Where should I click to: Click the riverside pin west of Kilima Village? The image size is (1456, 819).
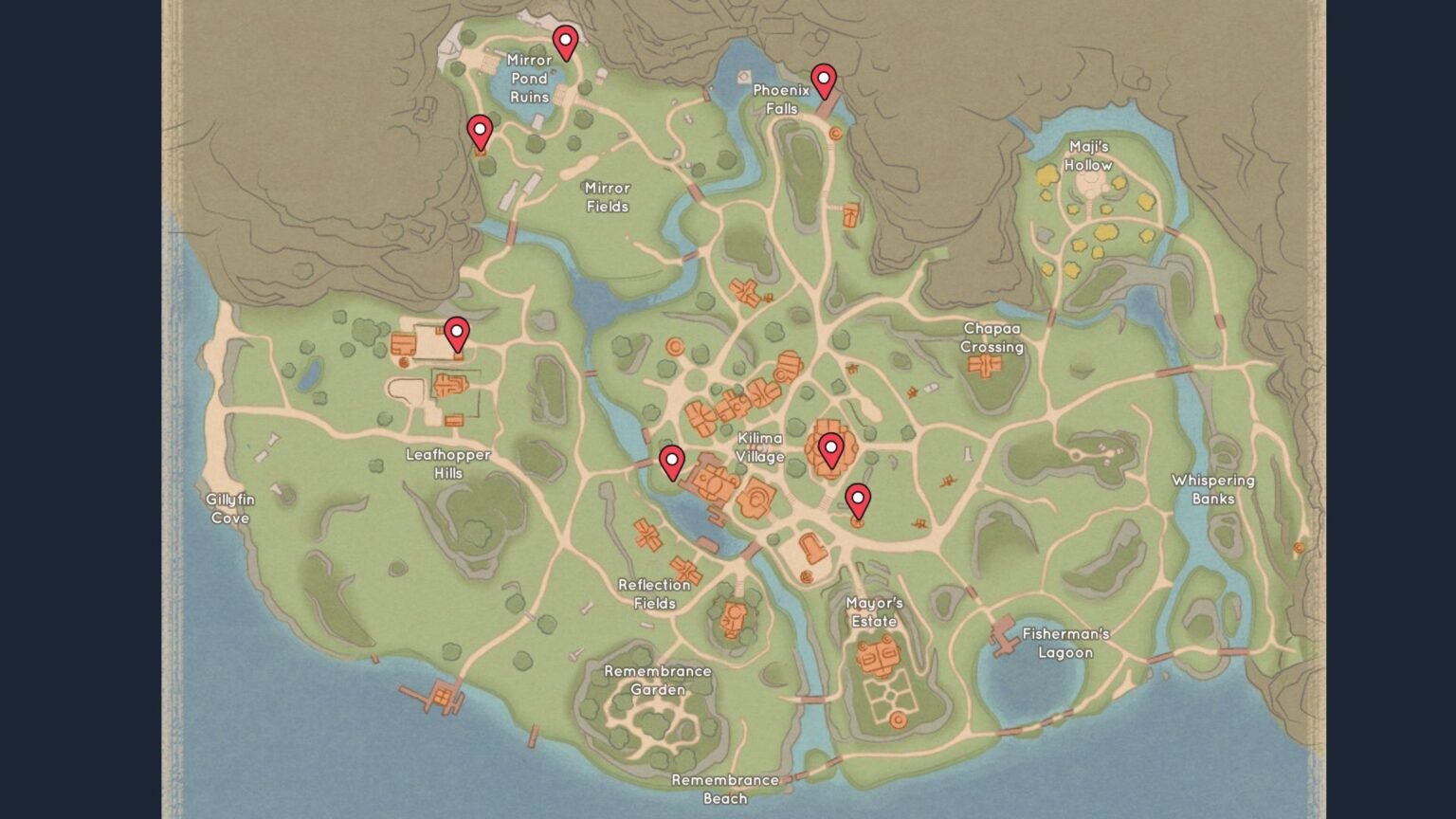point(672,462)
